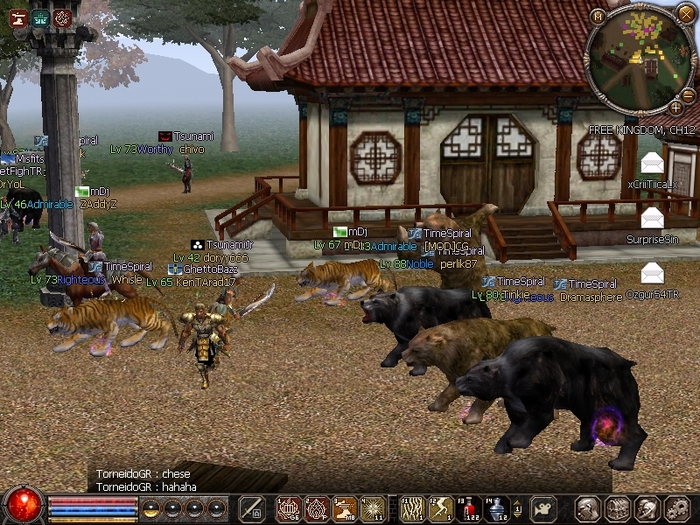This screenshot has height=525, width=700.
Task: Activate the starburst skill quickslot
Action: click(373, 508)
